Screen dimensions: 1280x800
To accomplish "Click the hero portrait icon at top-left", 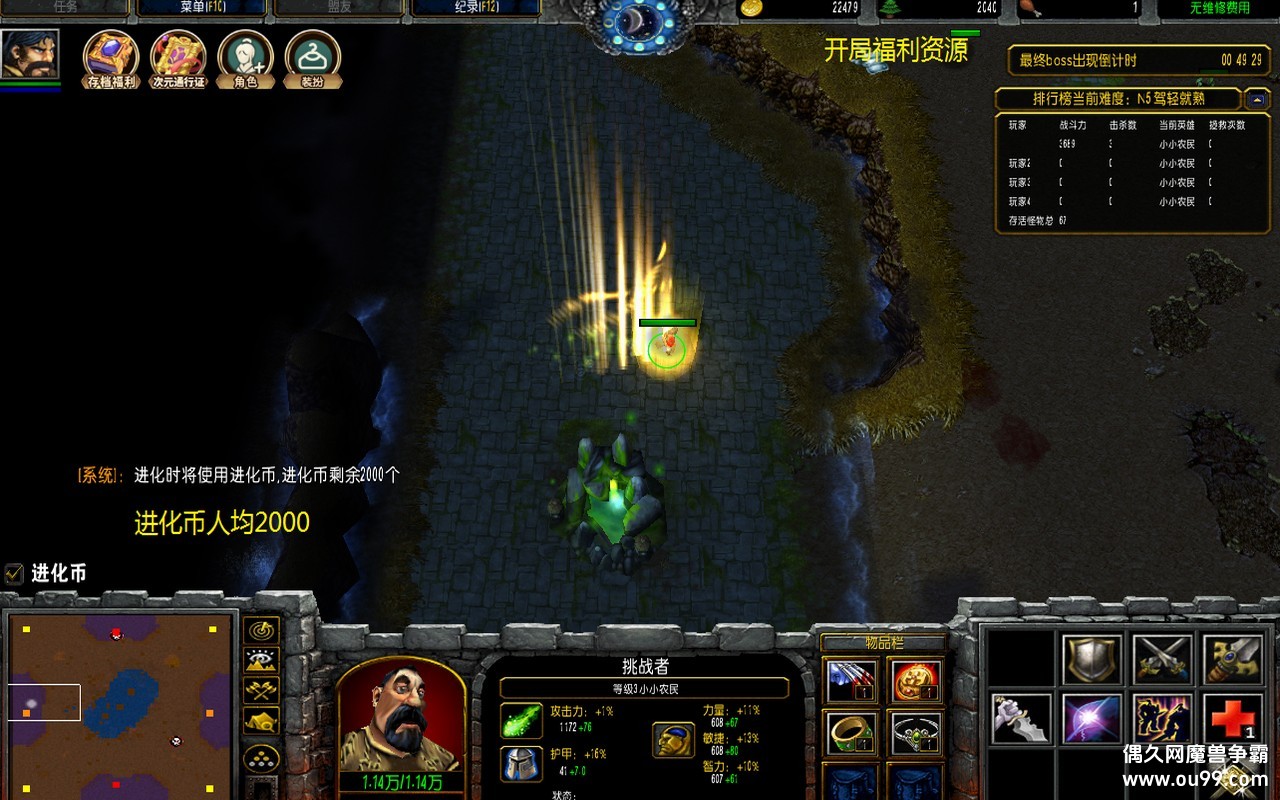I will (x=30, y=54).
